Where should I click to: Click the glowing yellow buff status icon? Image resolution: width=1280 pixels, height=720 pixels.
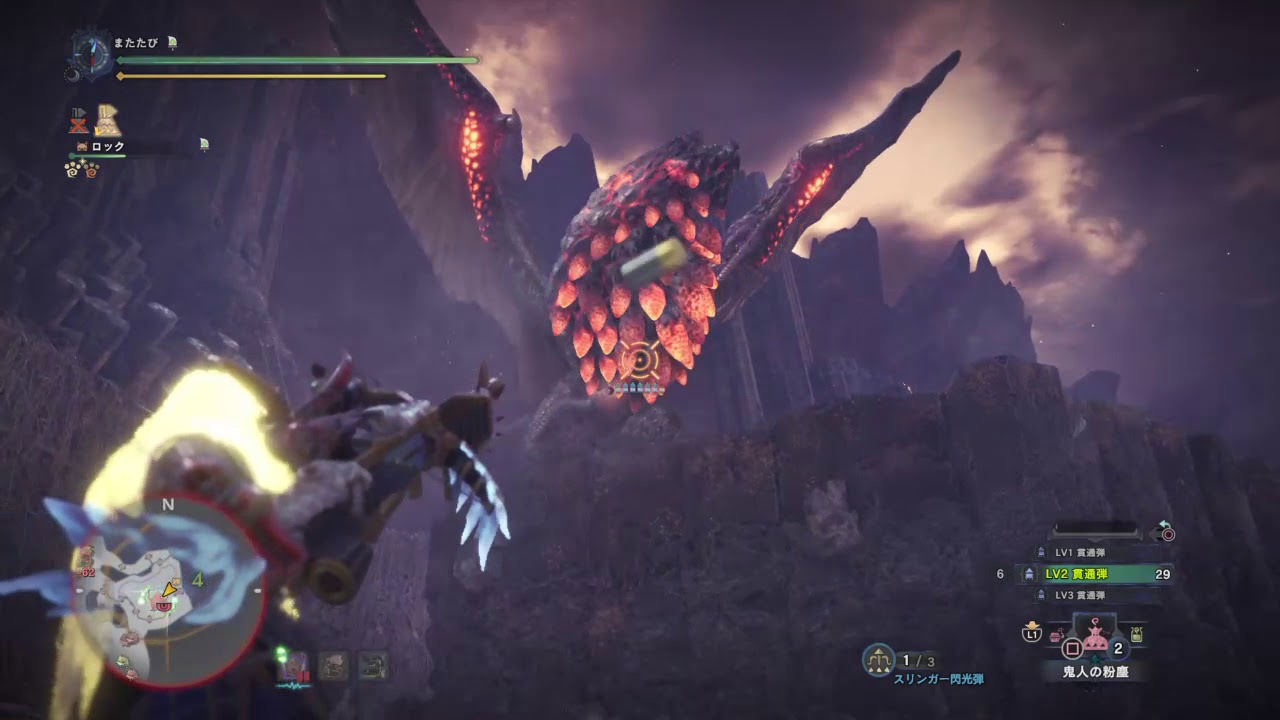(x=108, y=121)
